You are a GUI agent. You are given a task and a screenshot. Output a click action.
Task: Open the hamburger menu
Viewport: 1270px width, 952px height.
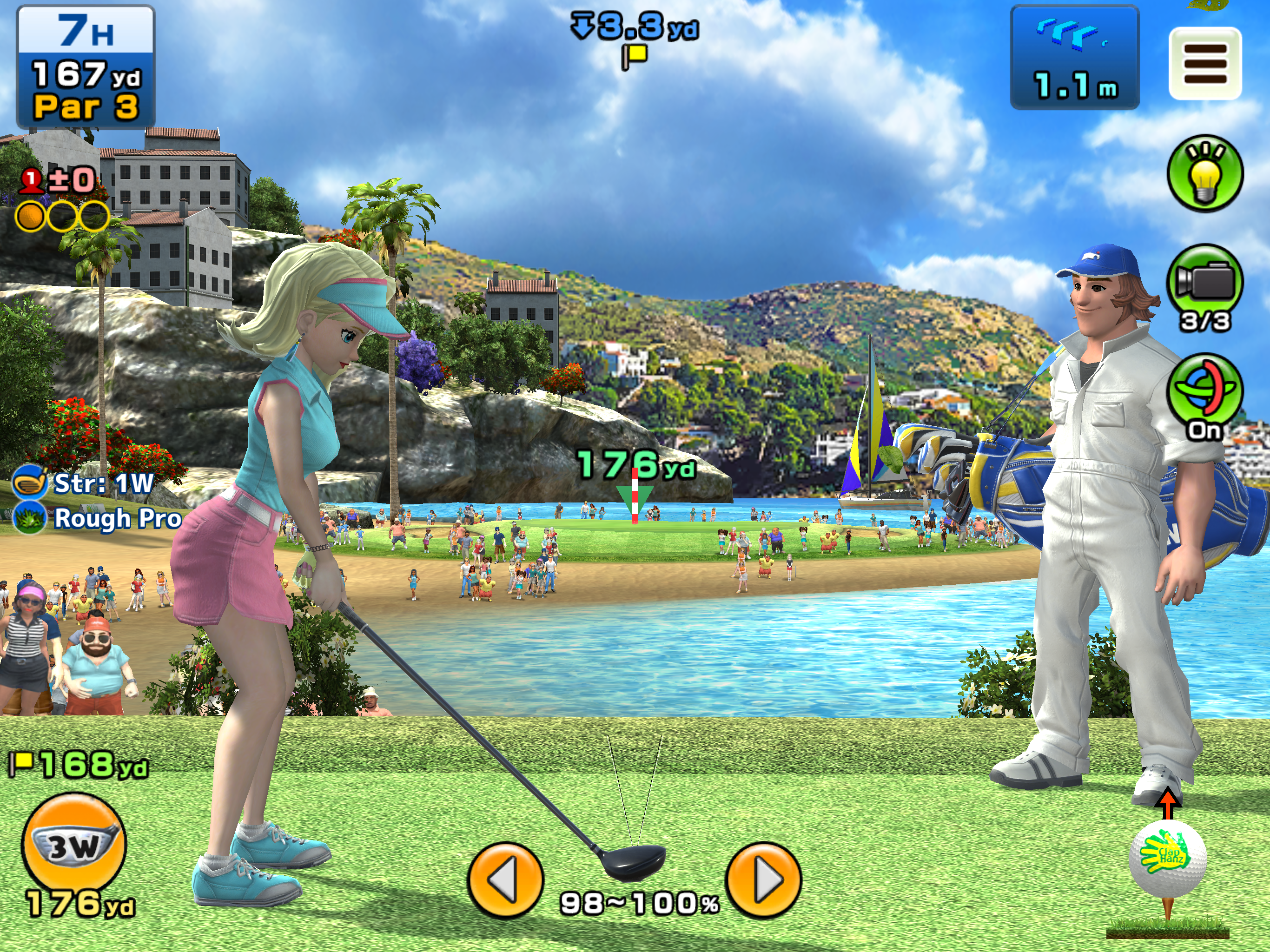click(x=1204, y=64)
